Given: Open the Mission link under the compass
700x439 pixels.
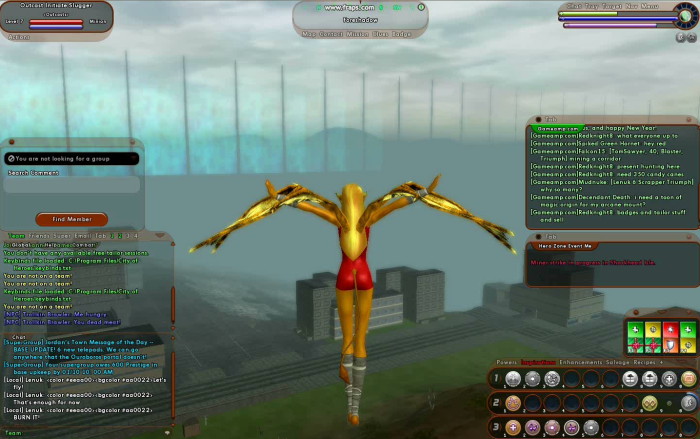Looking at the screenshot, I should pyautogui.click(x=357, y=33).
